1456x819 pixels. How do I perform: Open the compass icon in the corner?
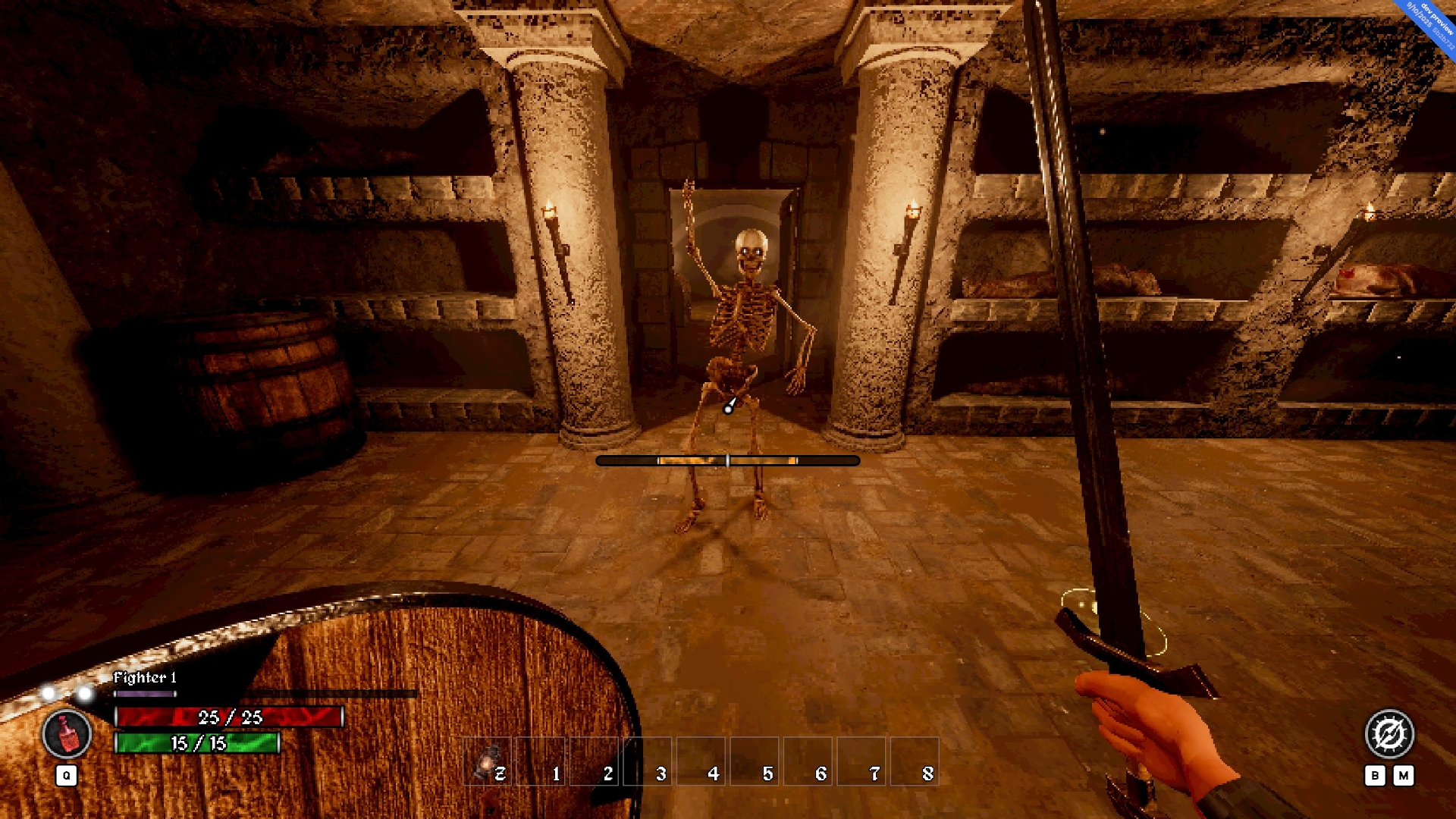click(1389, 733)
